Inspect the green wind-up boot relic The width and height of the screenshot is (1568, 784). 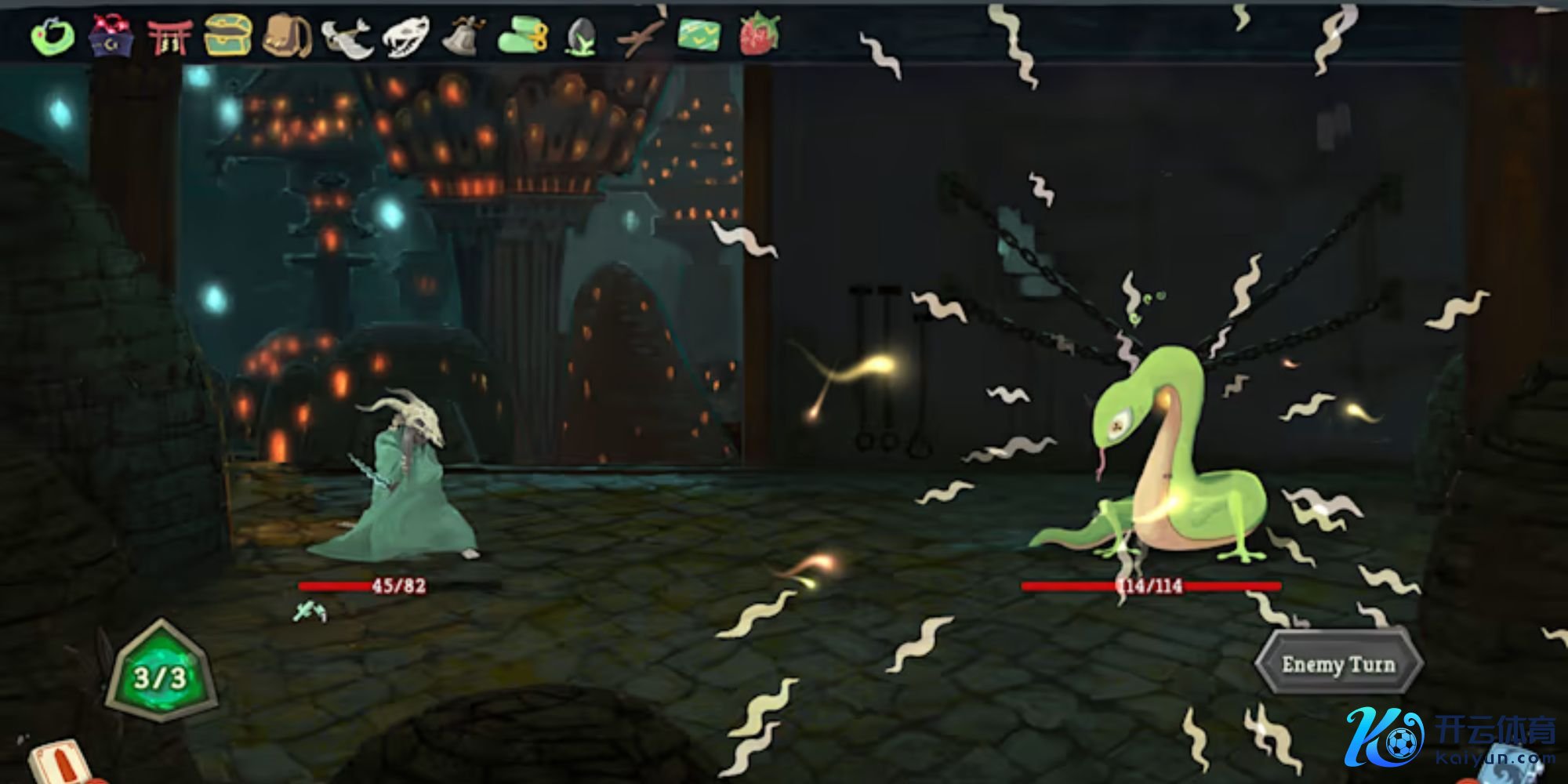(x=523, y=36)
